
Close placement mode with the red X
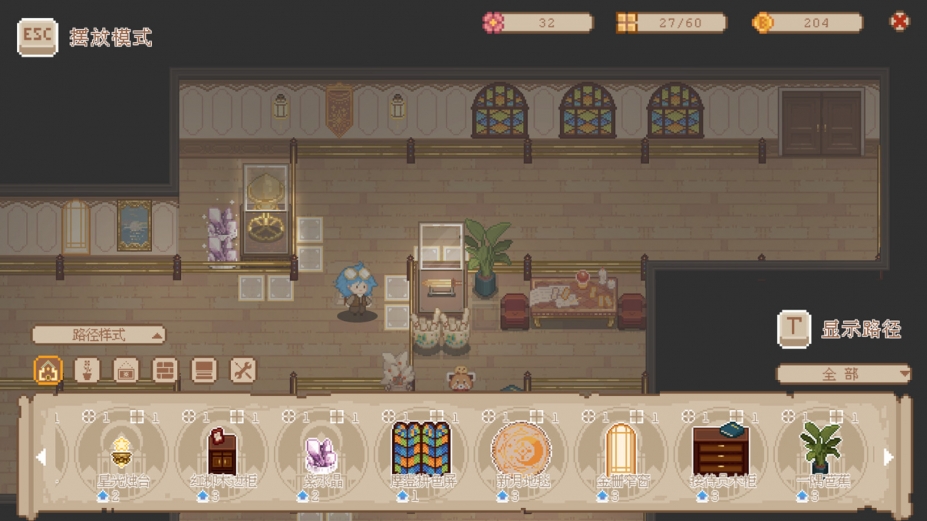point(899,21)
